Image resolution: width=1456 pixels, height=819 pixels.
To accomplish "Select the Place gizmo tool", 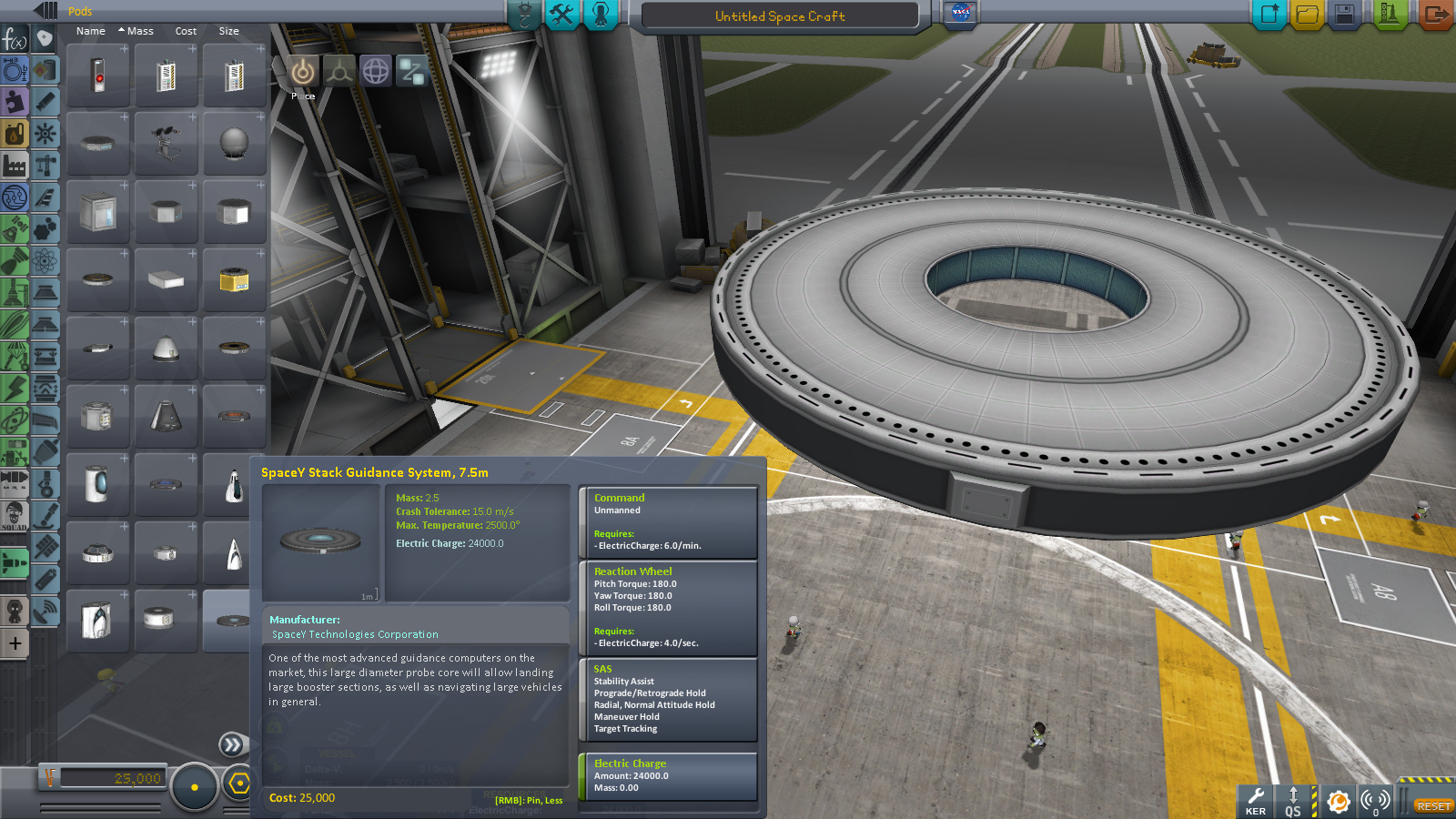I will pos(303,71).
